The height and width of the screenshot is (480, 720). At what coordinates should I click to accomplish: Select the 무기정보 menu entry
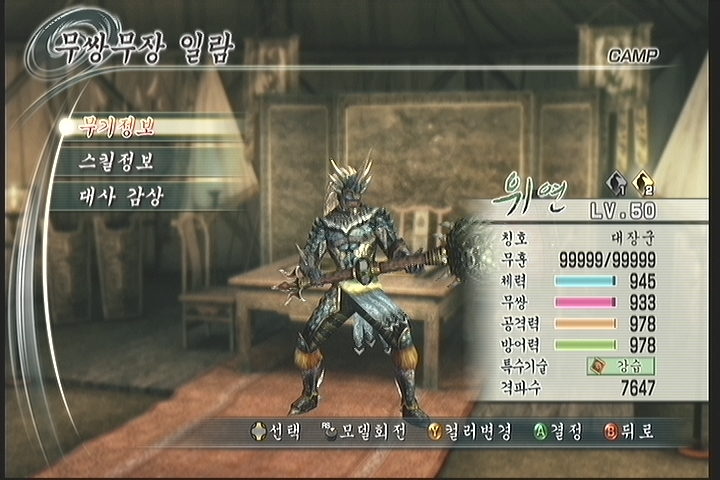tap(120, 127)
